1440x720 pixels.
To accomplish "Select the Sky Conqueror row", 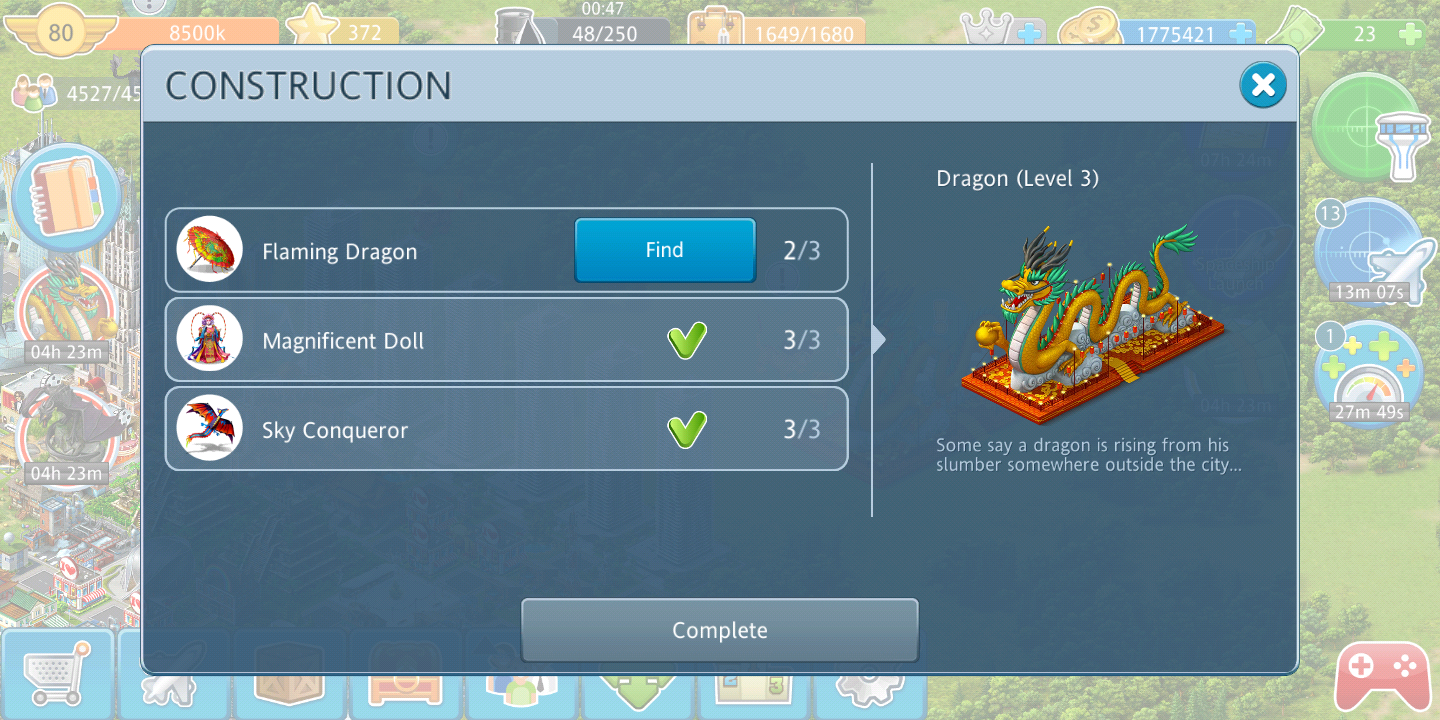I will point(506,430).
